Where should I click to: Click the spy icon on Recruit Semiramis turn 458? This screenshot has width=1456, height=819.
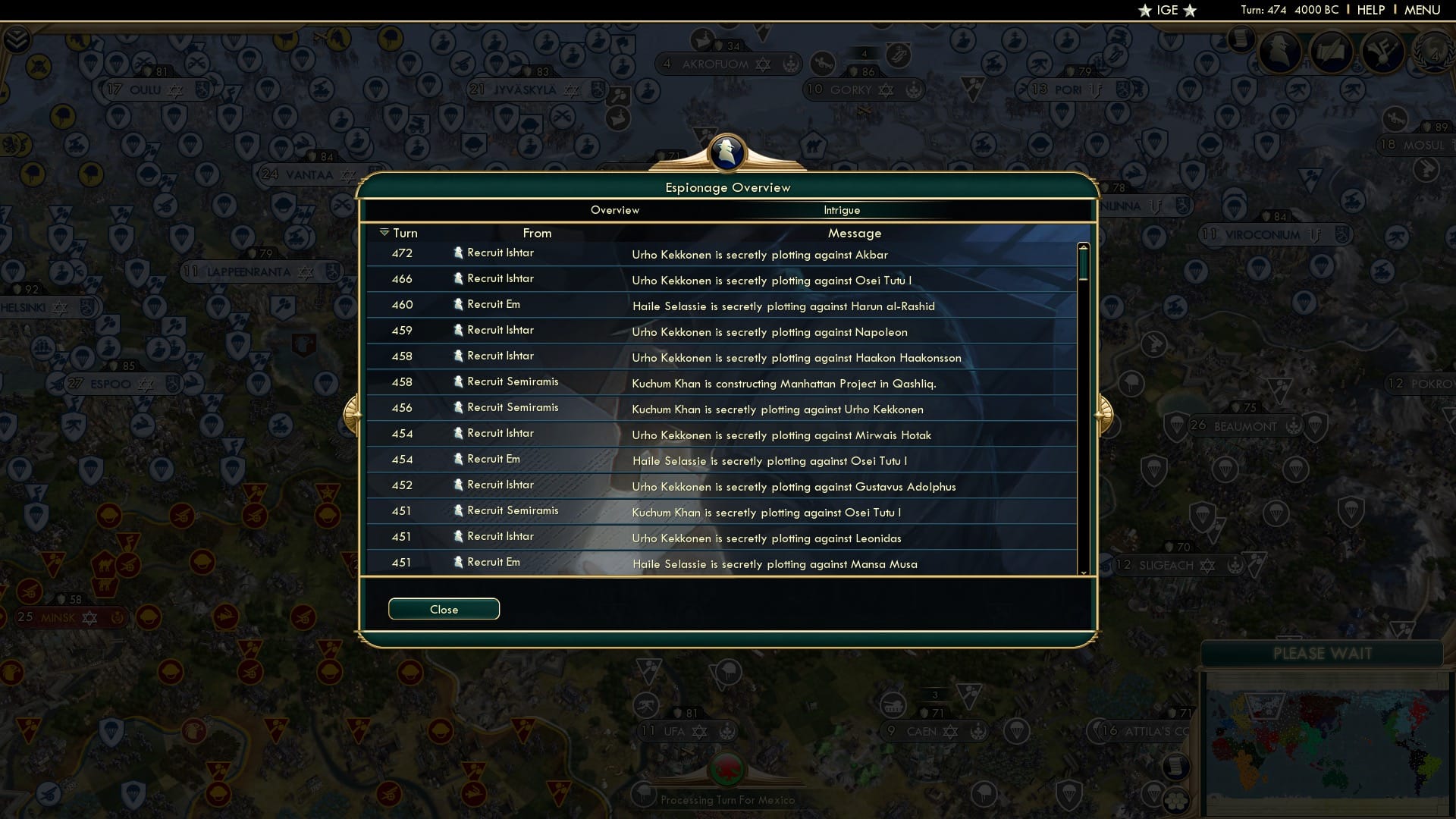[x=459, y=381]
